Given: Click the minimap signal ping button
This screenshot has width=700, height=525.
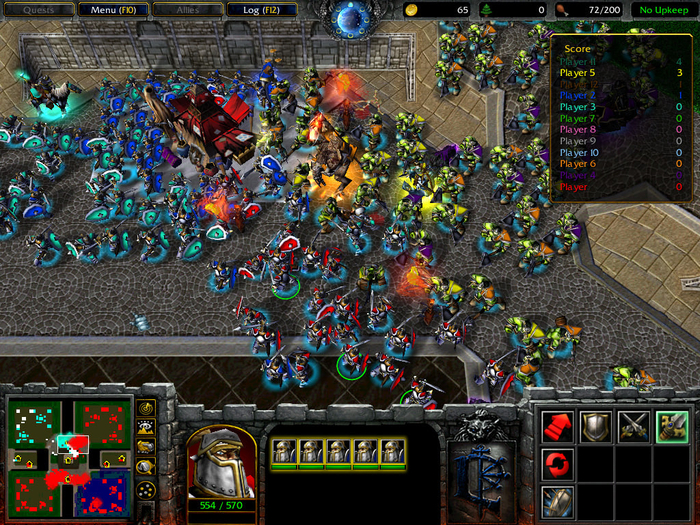Looking at the screenshot, I should click(x=146, y=409).
